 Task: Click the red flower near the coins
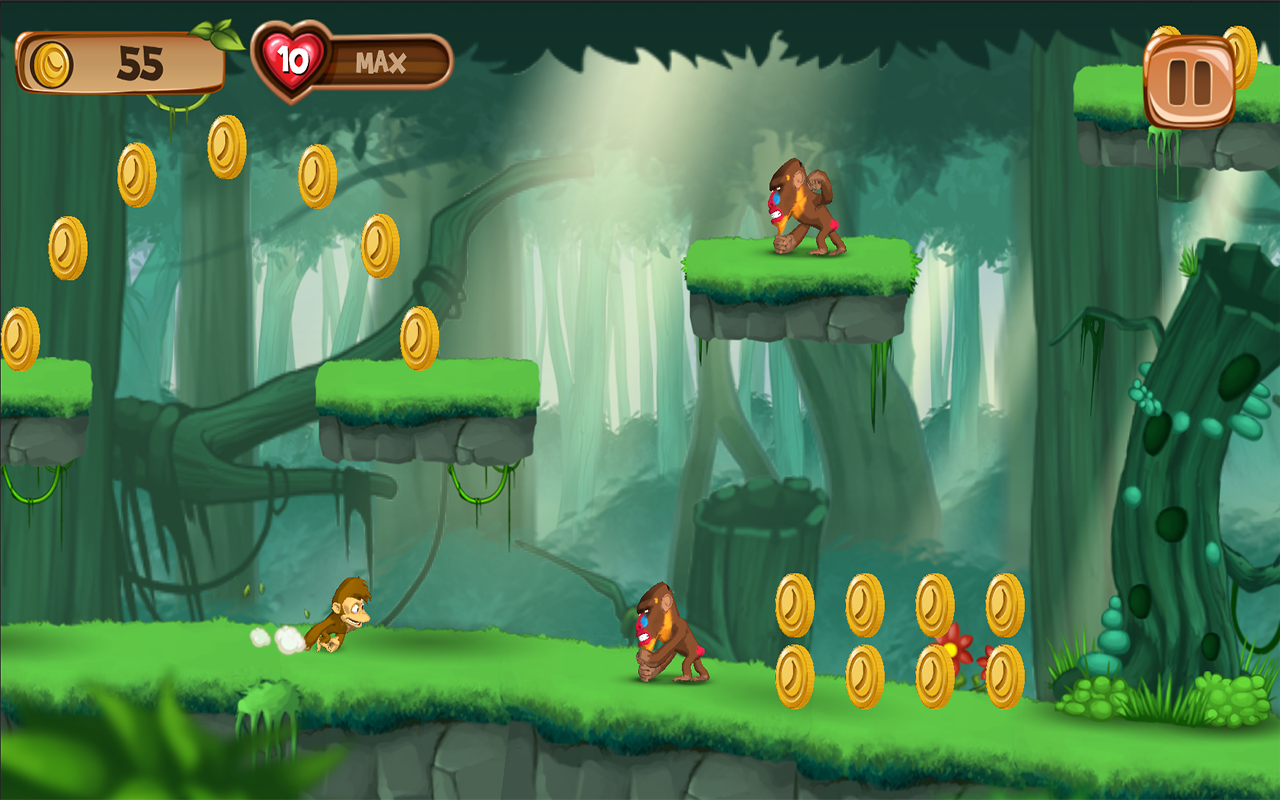point(955,648)
